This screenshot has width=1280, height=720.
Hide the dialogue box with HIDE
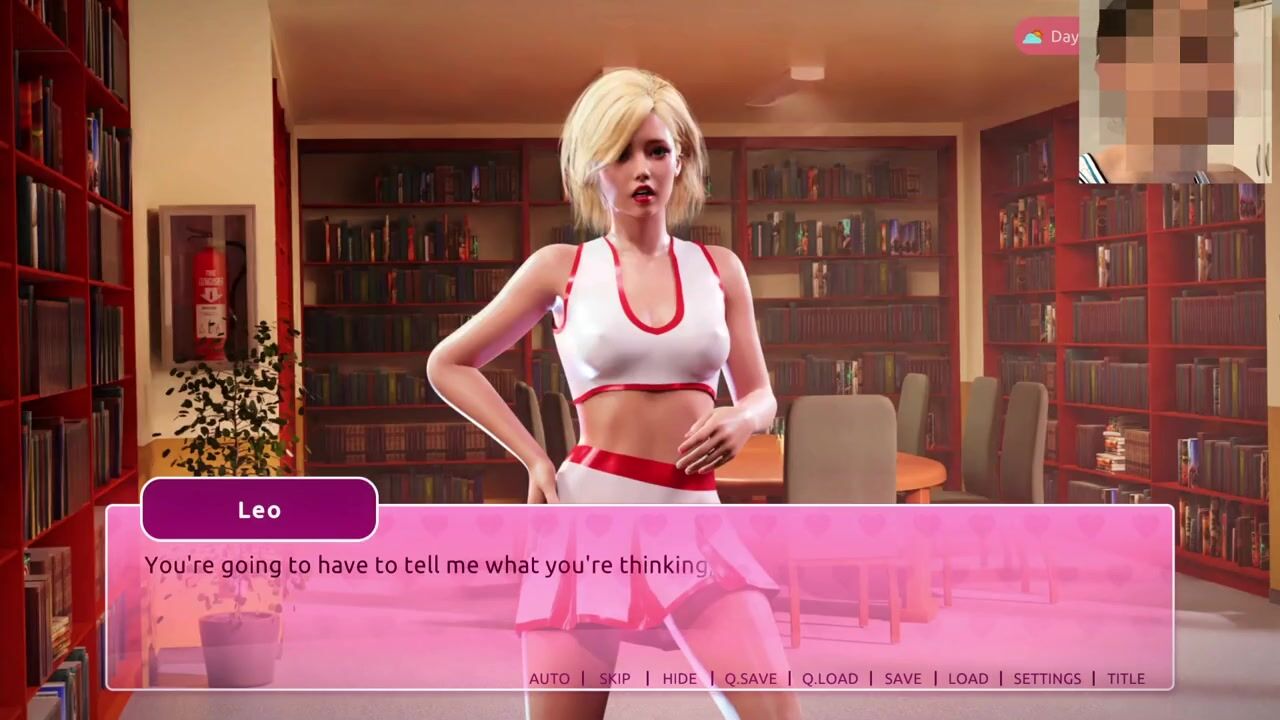pos(679,678)
